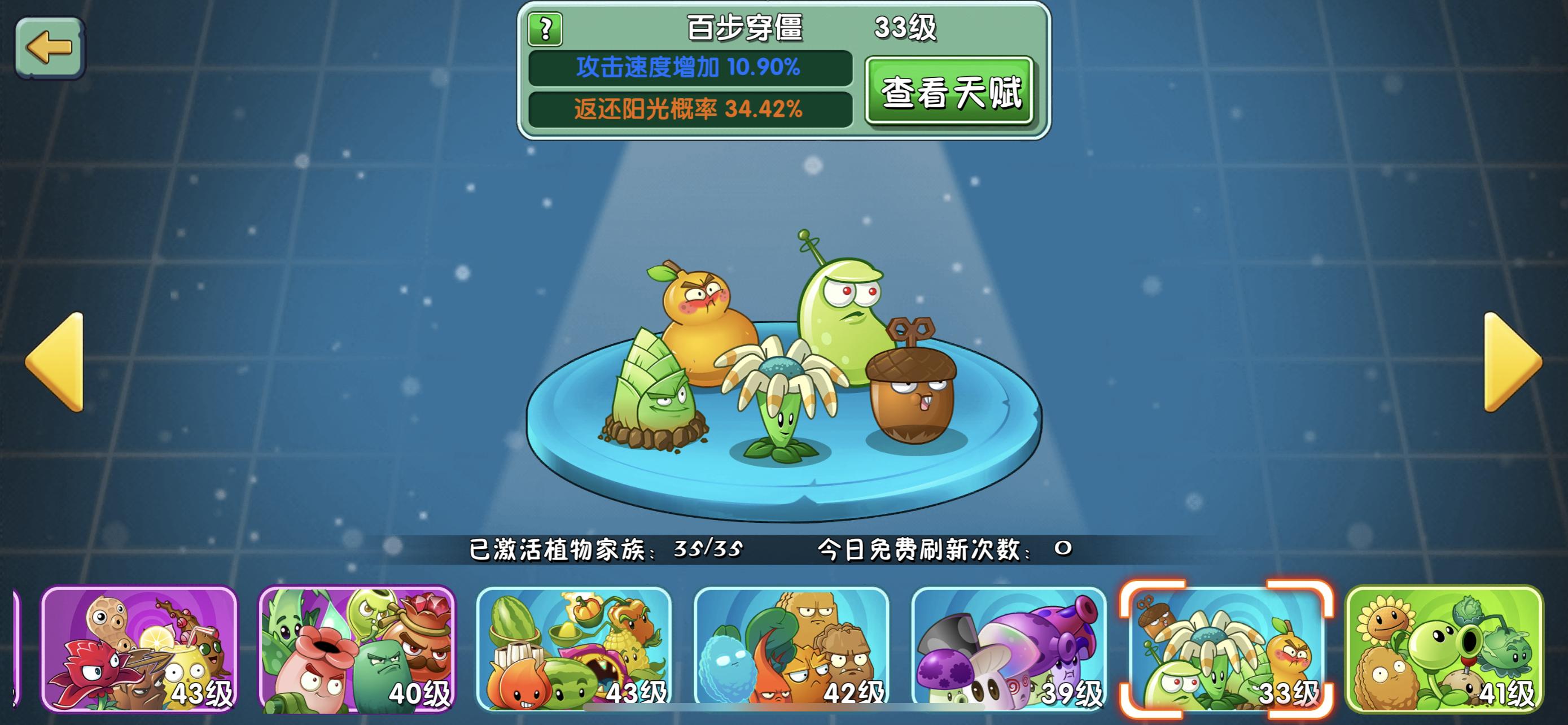
Task: Click the yellow back arrow icon
Action: (50, 47)
